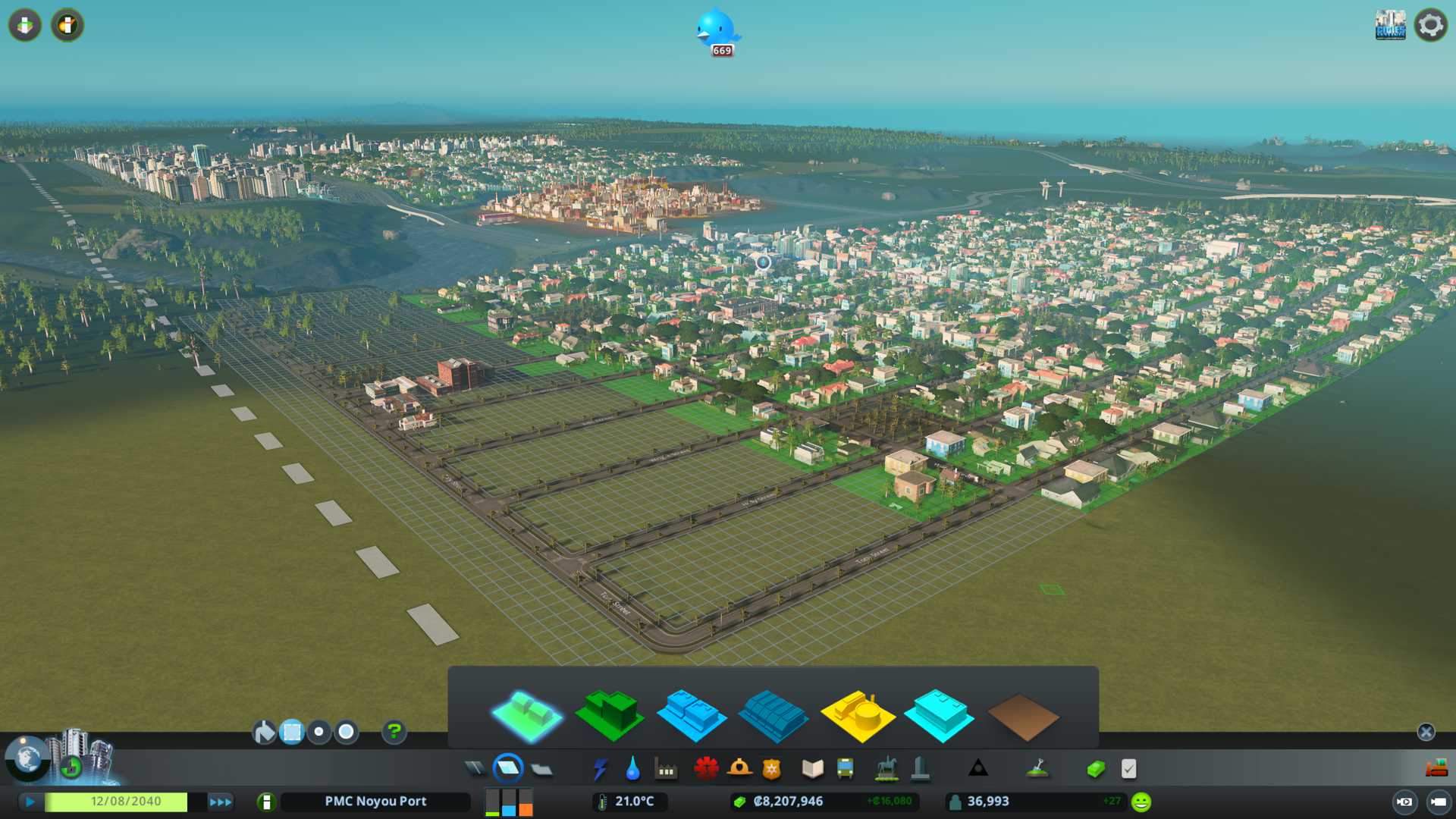The height and width of the screenshot is (819, 1456).
Task: Open the Roads build menu
Action: point(475,769)
